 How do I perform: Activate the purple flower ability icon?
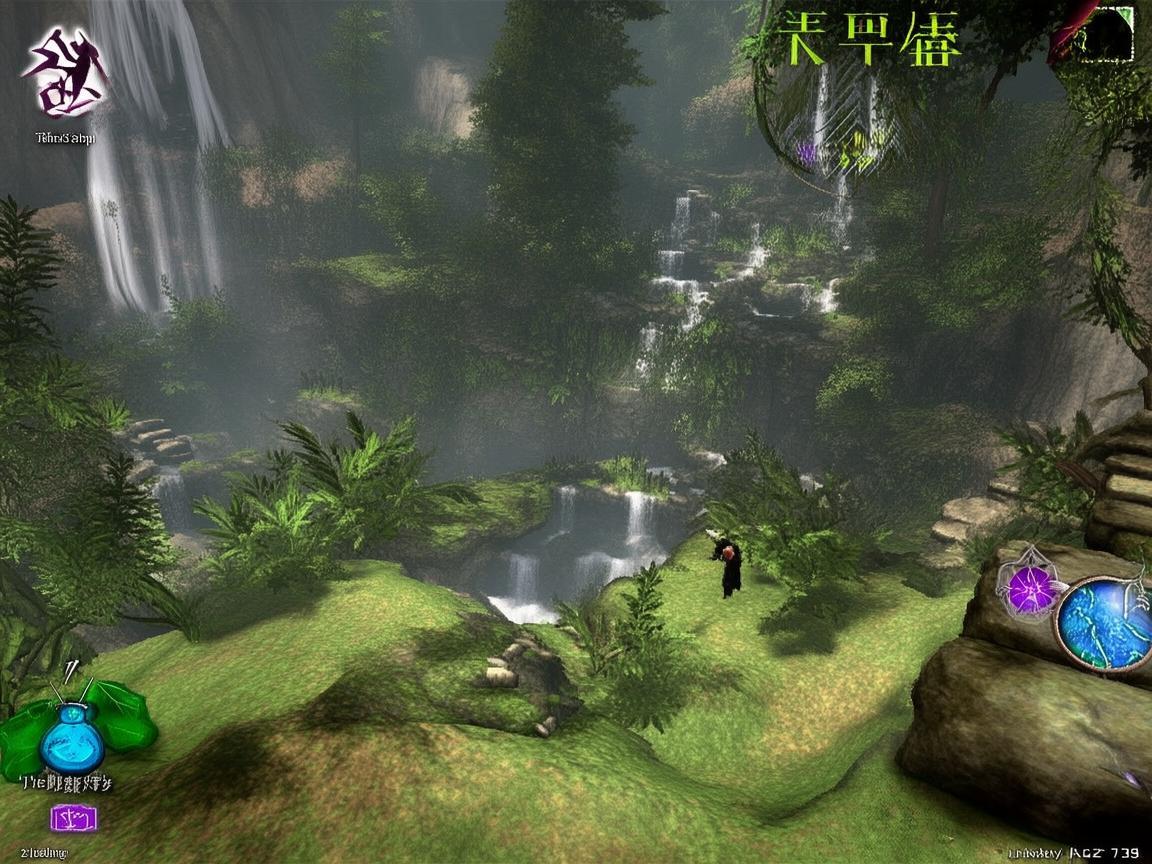(1029, 590)
